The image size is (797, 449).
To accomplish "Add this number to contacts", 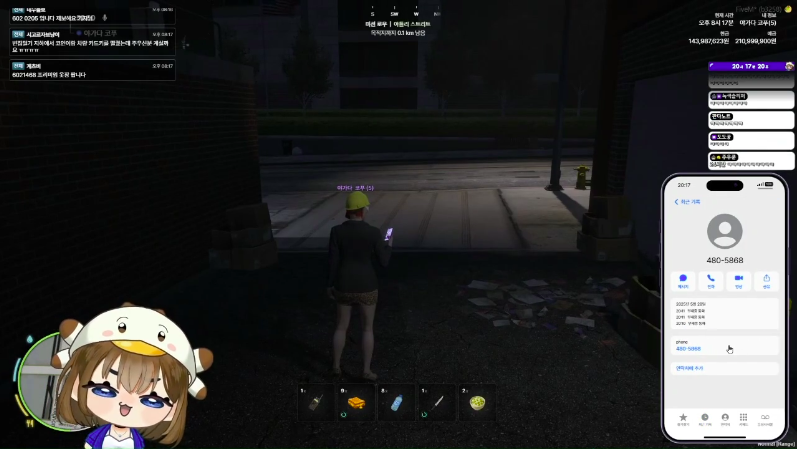I will pos(690,368).
